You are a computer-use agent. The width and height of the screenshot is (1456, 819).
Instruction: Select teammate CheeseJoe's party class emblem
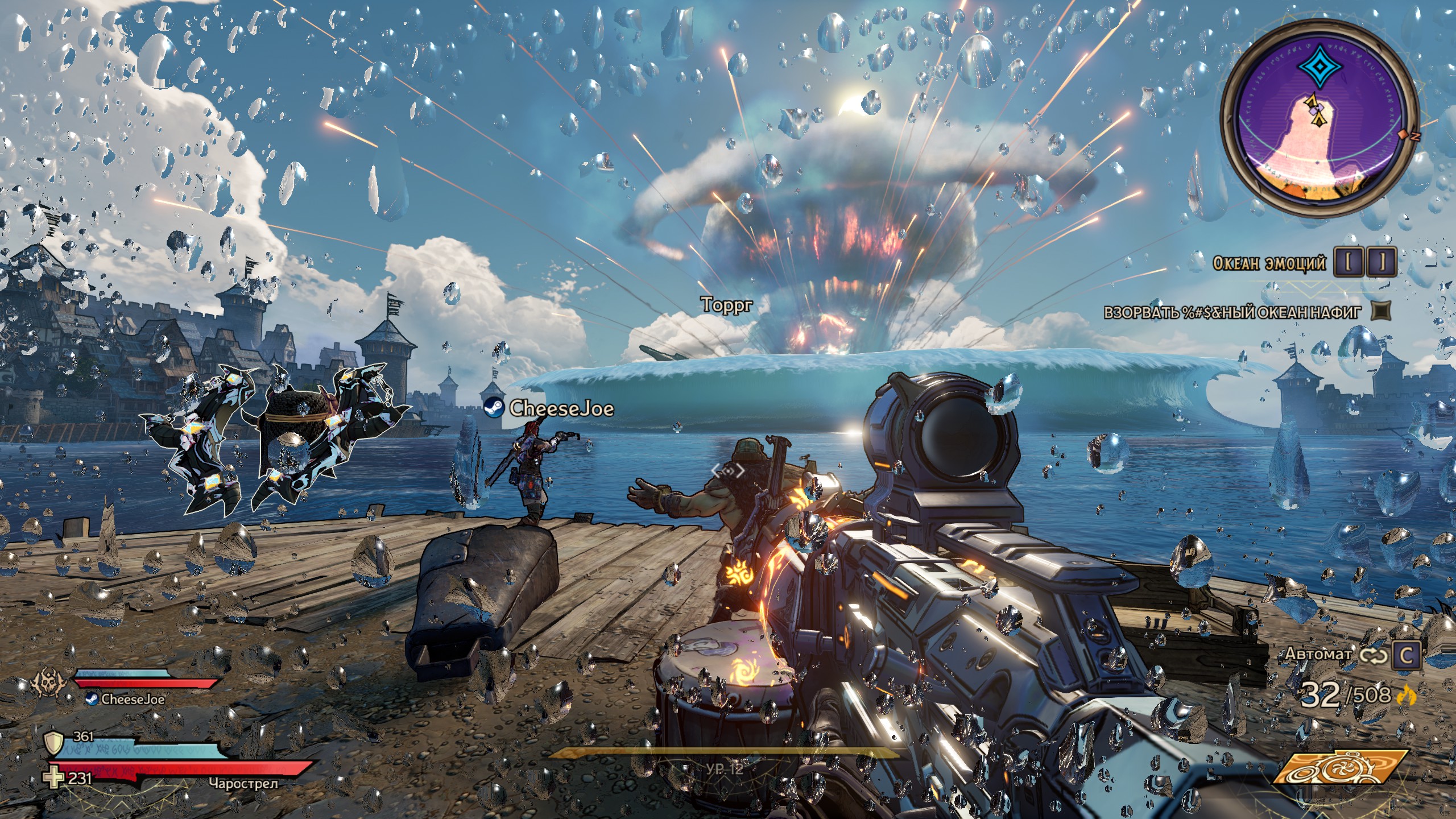coord(47,681)
